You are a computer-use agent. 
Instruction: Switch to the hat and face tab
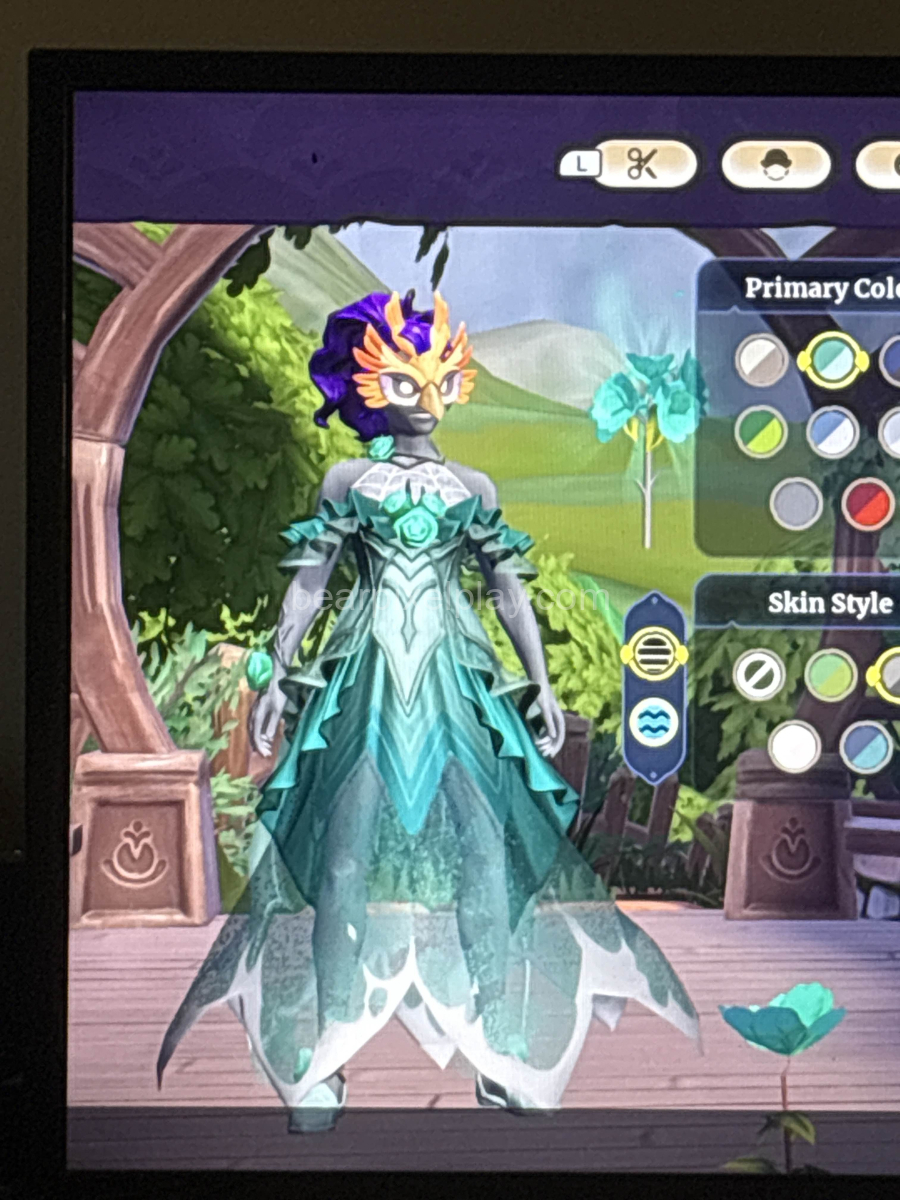pos(776,165)
